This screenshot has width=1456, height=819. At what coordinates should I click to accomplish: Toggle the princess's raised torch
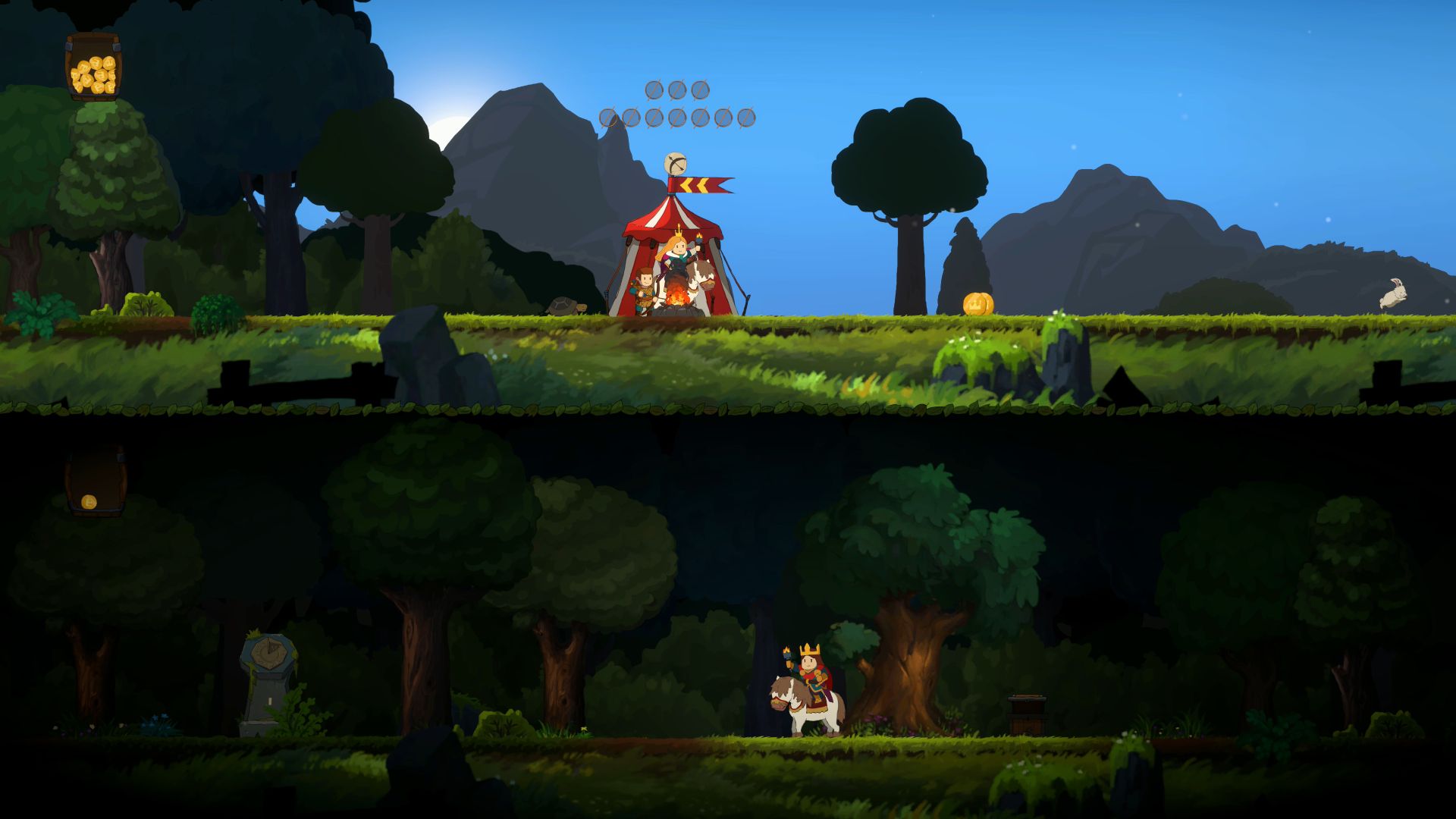point(700,237)
